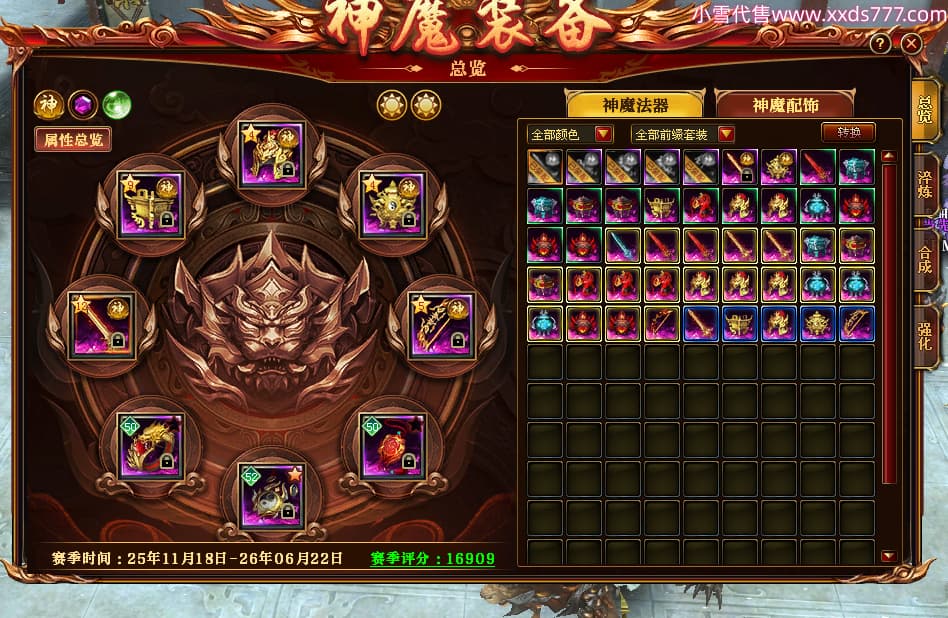The image size is (948, 618).
Task: Open the 全部前缀套装 set filter dropdown
Action: (x=684, y=133)
